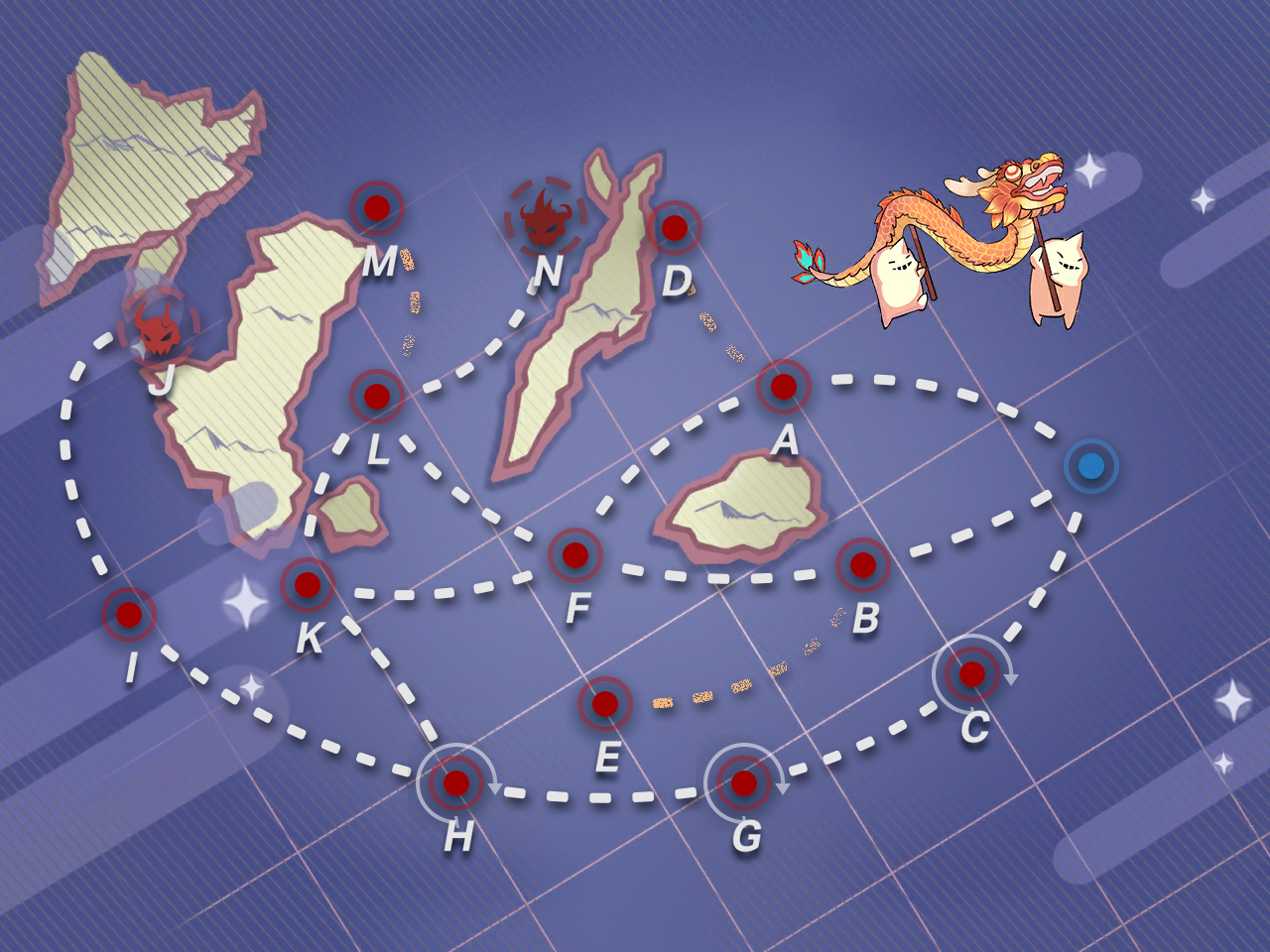1270x952 pixels.
Task: Select the boss node J
Action: [x=159, y=329]
